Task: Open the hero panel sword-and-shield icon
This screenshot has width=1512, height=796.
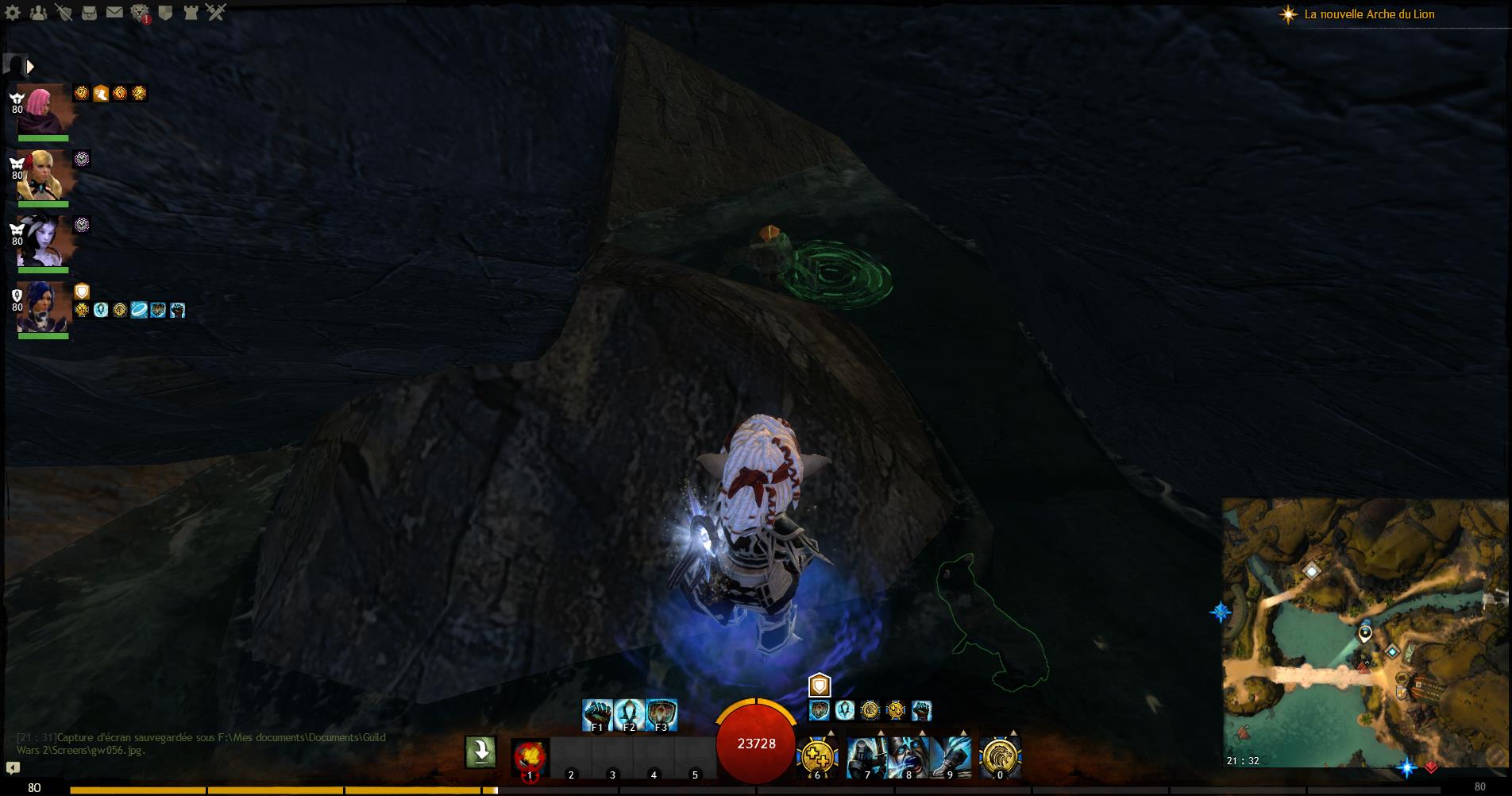Action: click(64, 12)
